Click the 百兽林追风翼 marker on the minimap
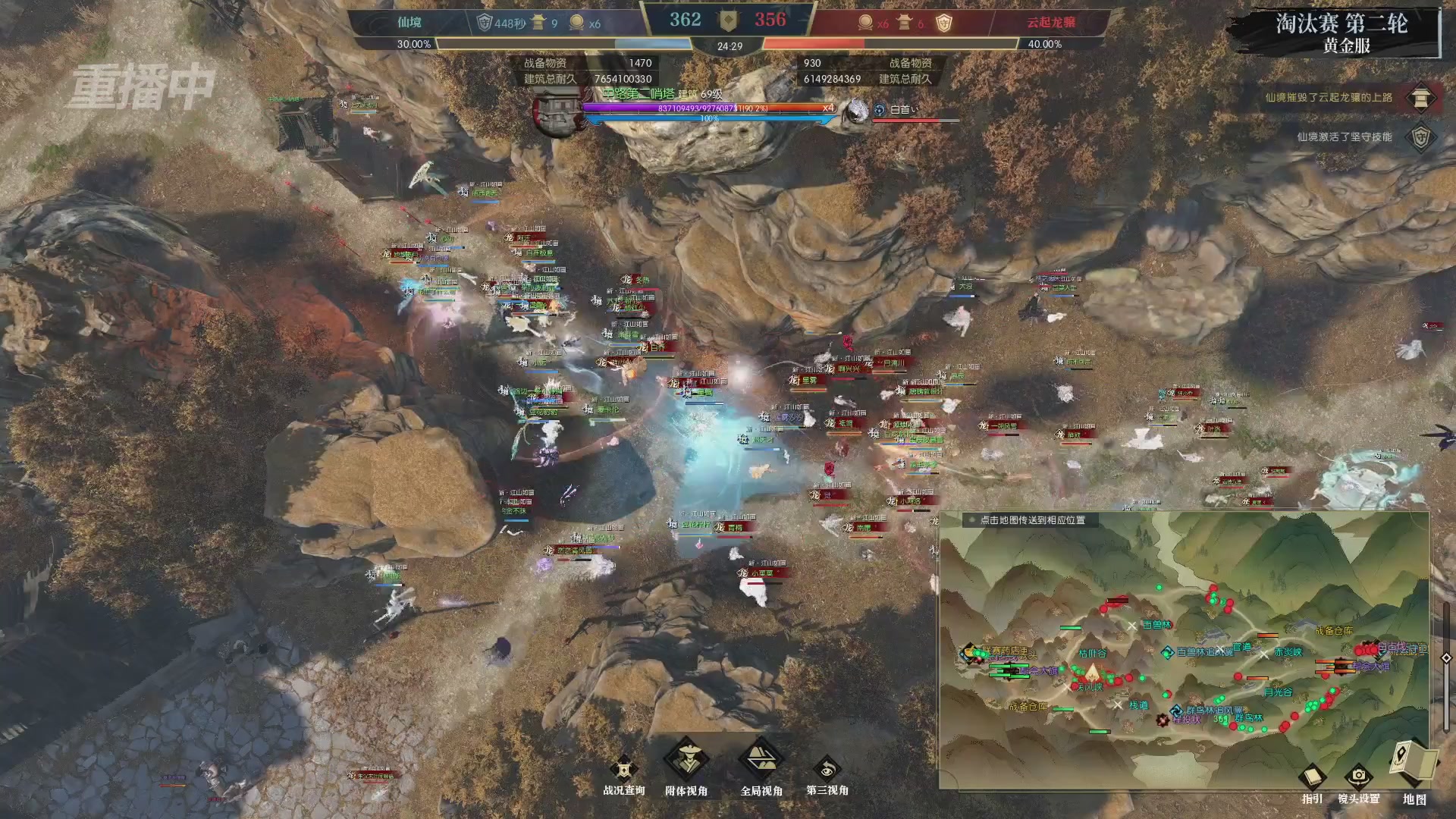 [1168, 652]
